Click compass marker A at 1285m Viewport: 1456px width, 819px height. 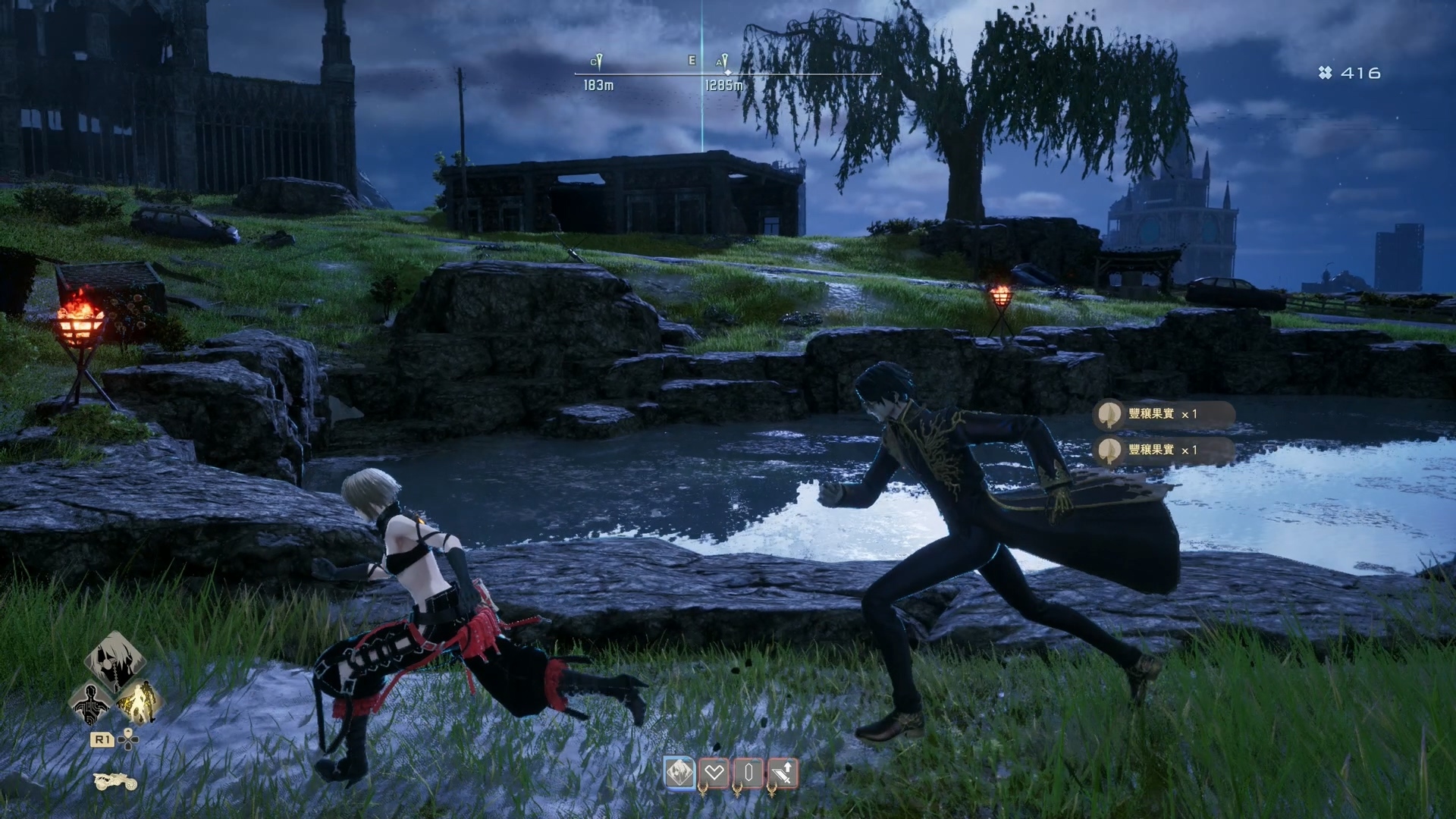(x=722, y=61)
